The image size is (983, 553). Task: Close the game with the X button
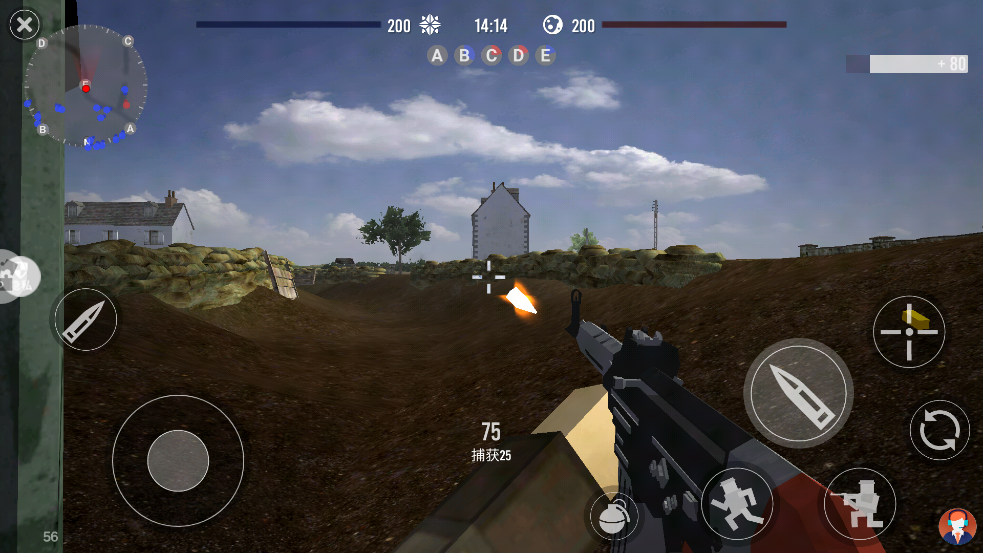(x=24, y=25)
